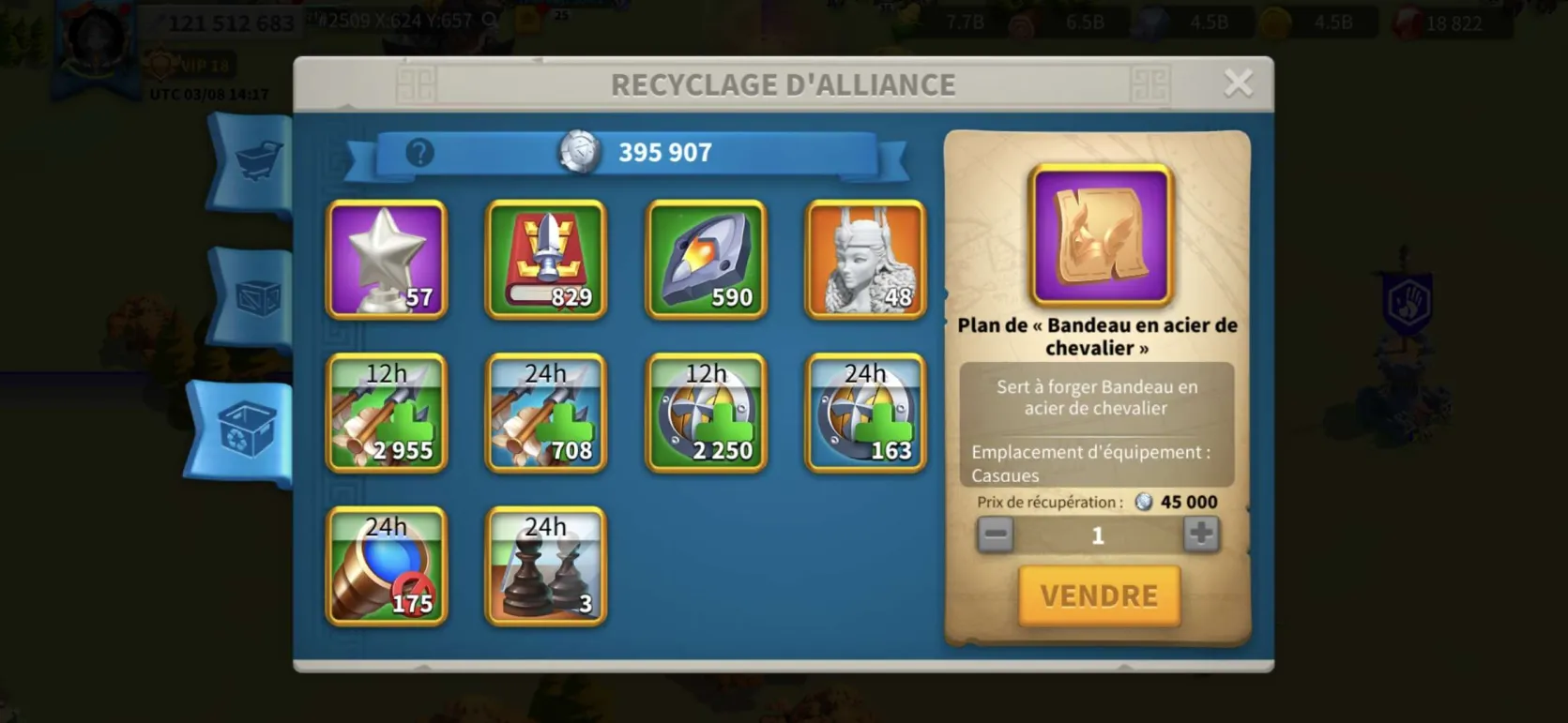Click the selected Bandeau en acier blueprint icon
Image resolution: width=1568 pixels, height=723 pixels.
click(x=1101, y=235)
